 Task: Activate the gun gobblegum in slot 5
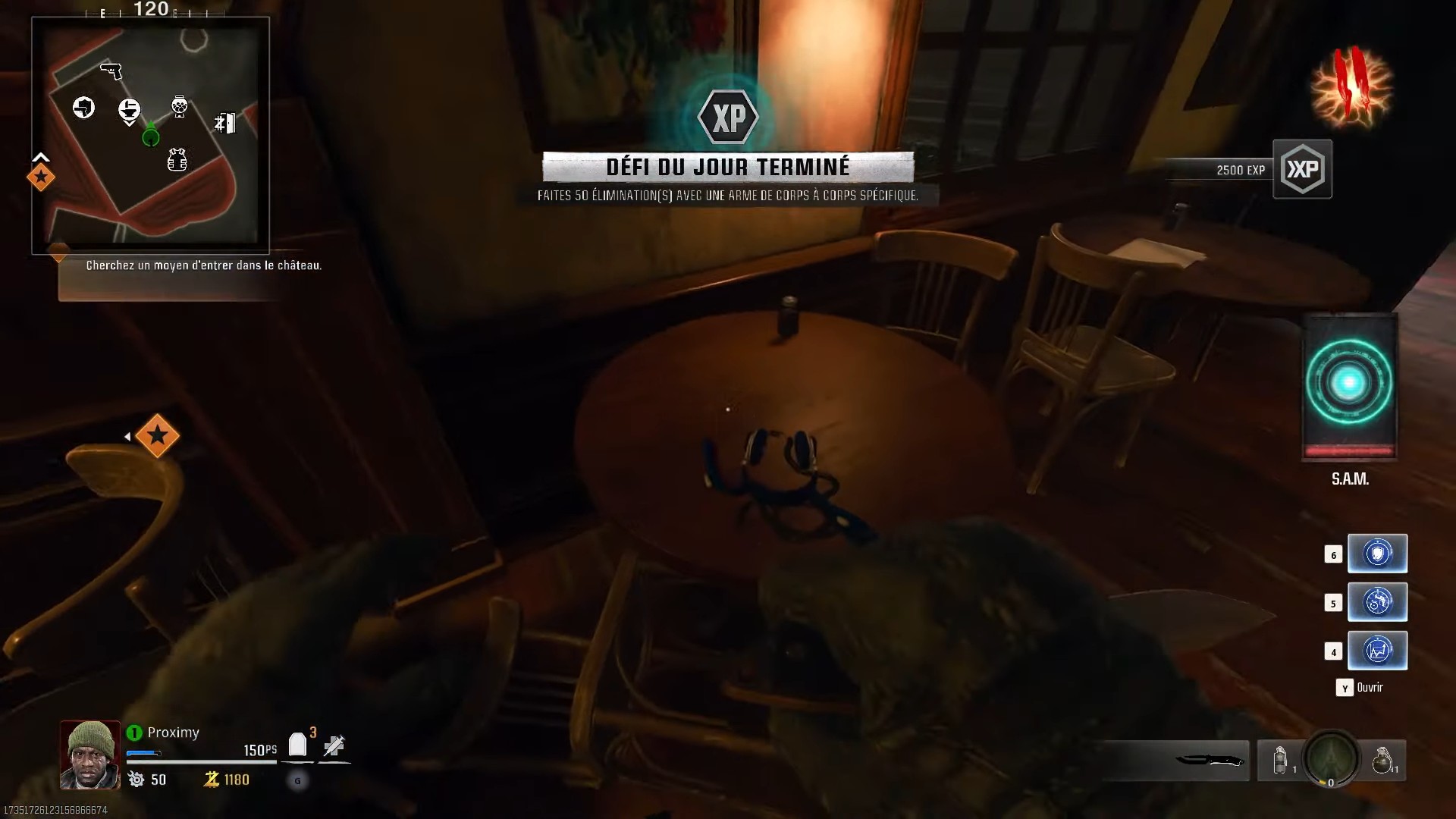[1378, 602]
